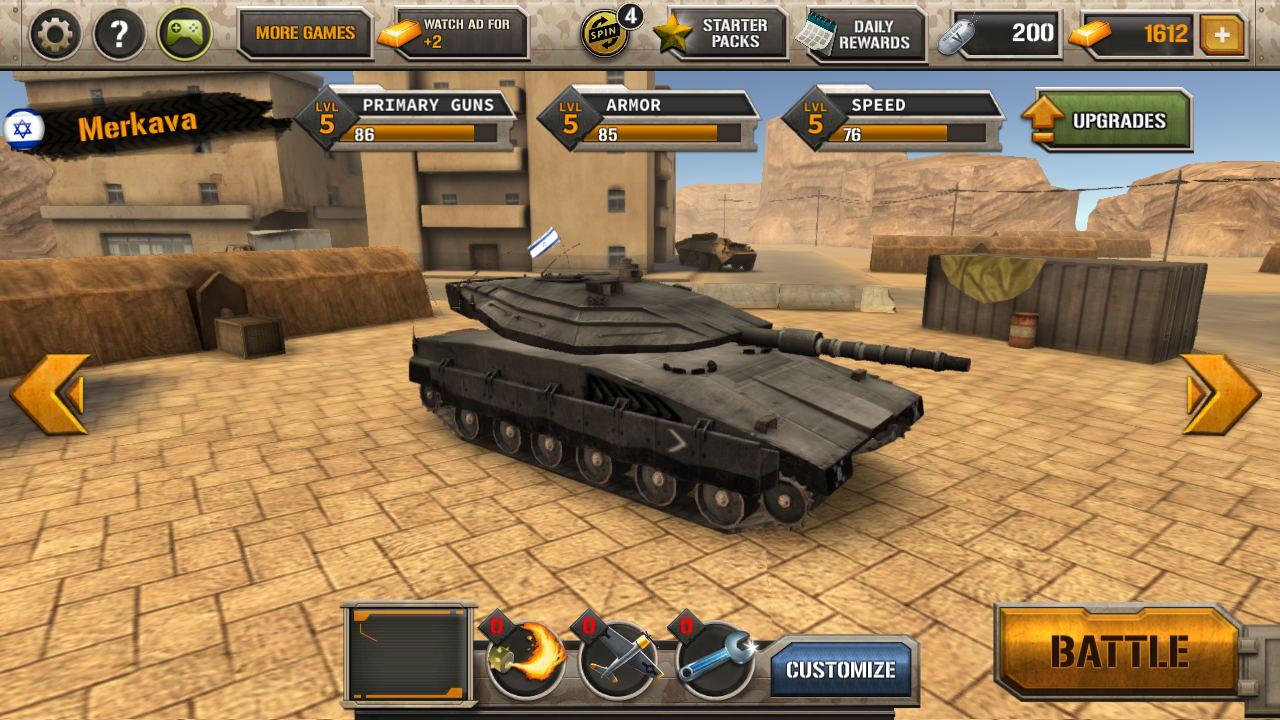The width and height of the screenshot is (1280, 720).
Task: Open the question mark help screen
Action: tap(119, 34)
